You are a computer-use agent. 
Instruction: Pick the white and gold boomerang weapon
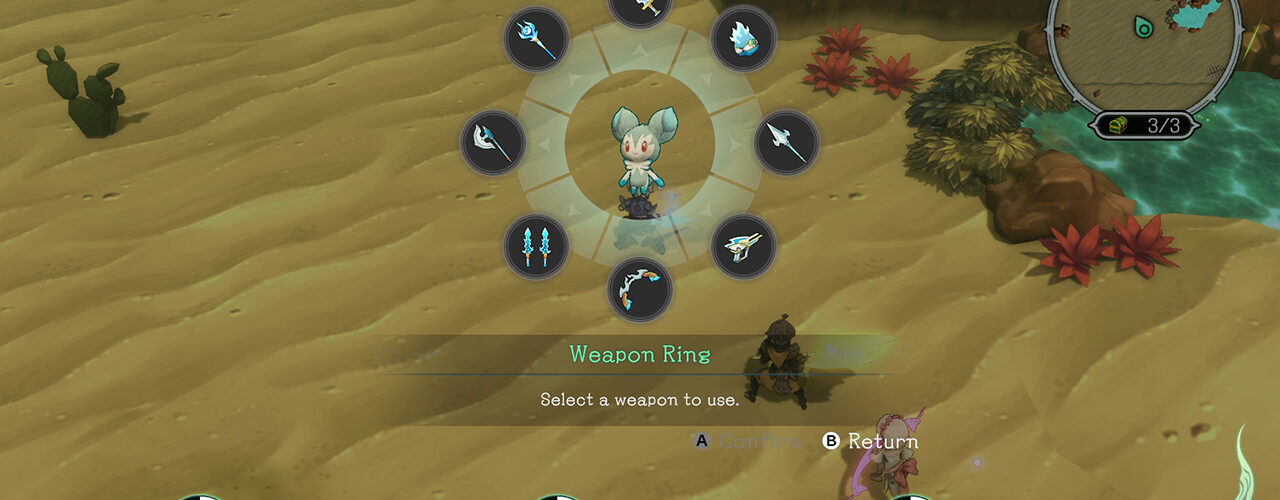[x=743, y=246]
